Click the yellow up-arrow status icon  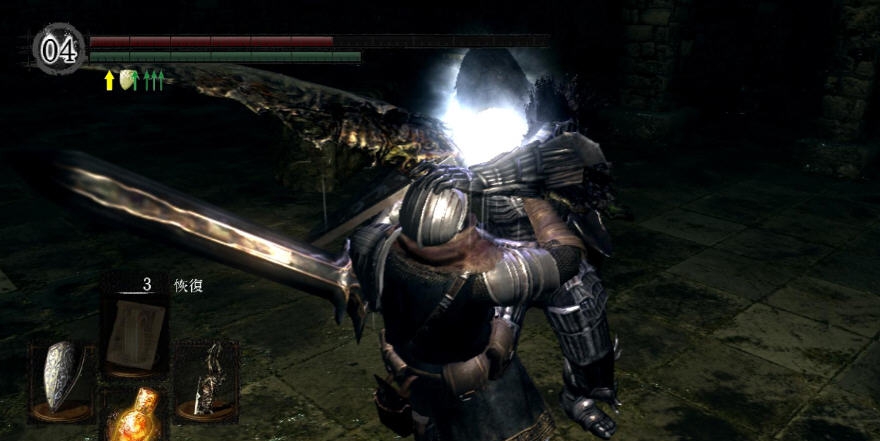[110, 80]
